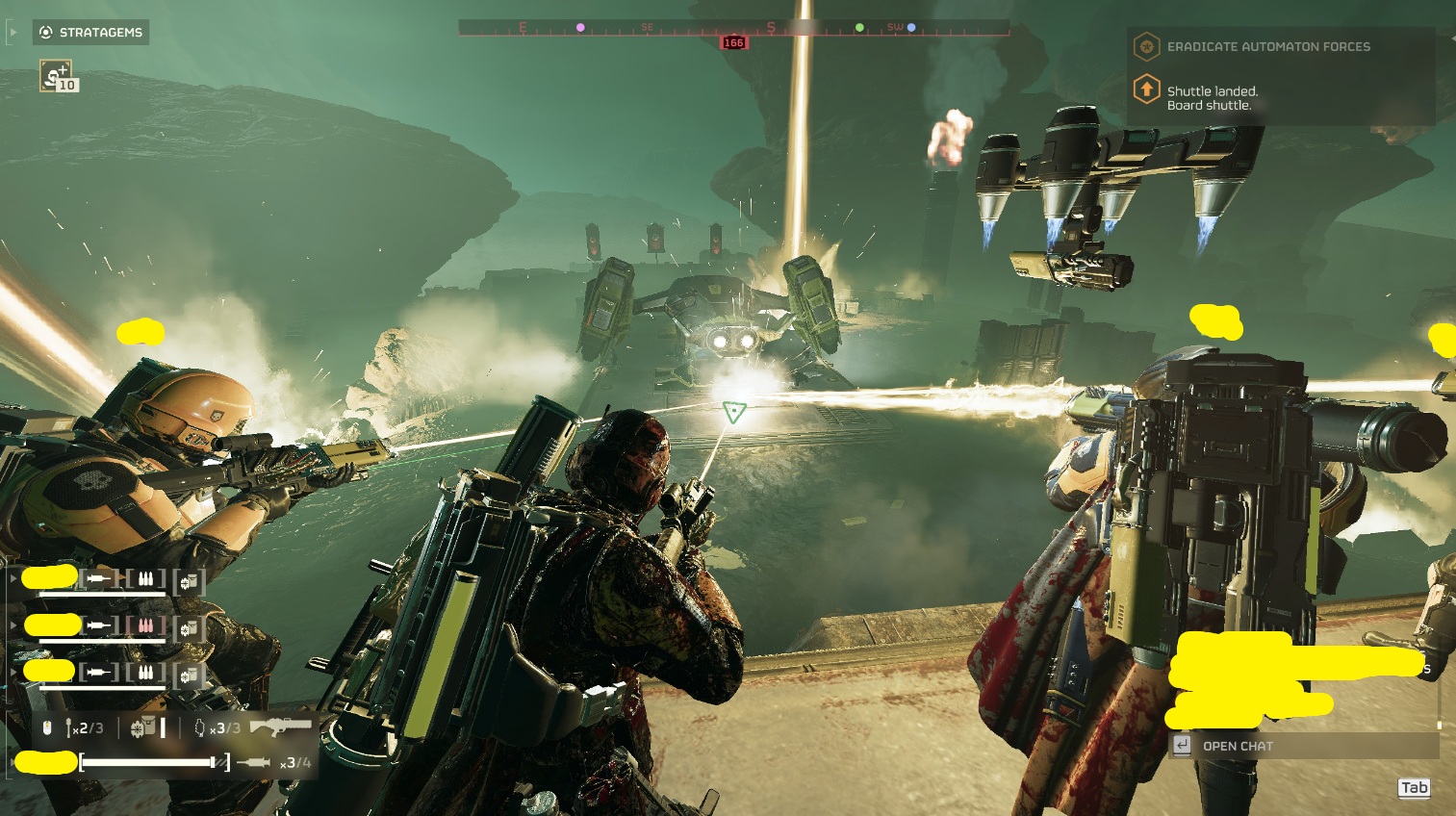This screenshot has width=1456, height=816.
Task: Click the backpack icon in loadout bar
Action: [143, 728]
